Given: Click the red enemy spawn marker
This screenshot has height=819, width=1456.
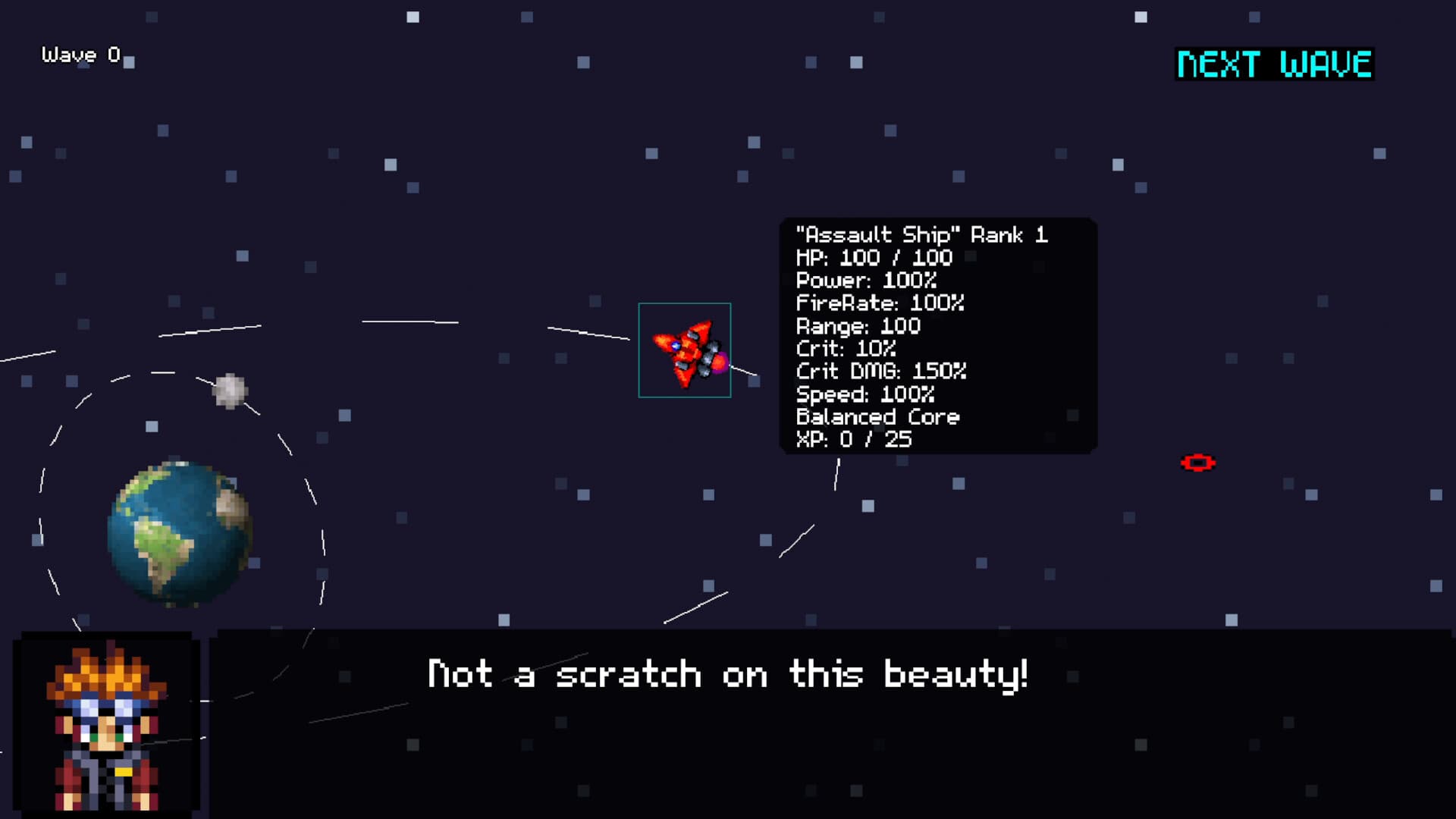Looking at the screenshot, I should pos(1198,461).
